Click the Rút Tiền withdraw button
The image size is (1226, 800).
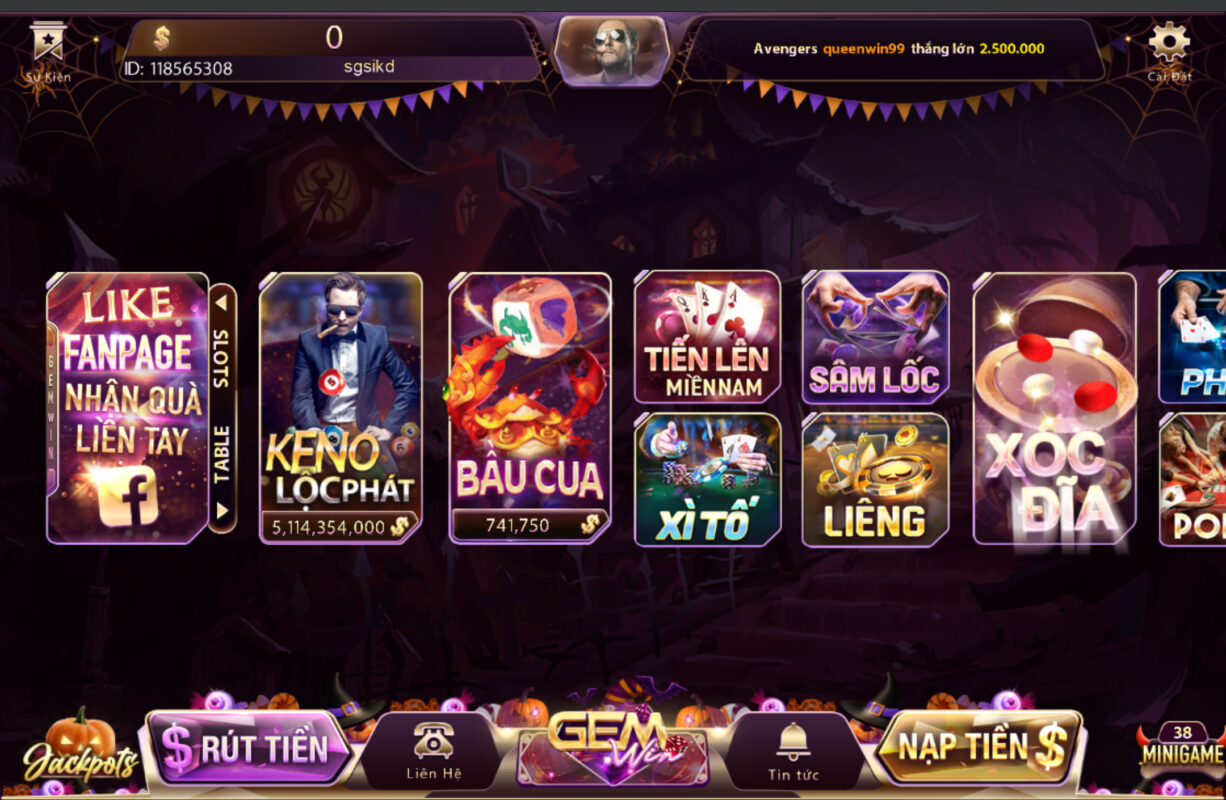(247, 748)
